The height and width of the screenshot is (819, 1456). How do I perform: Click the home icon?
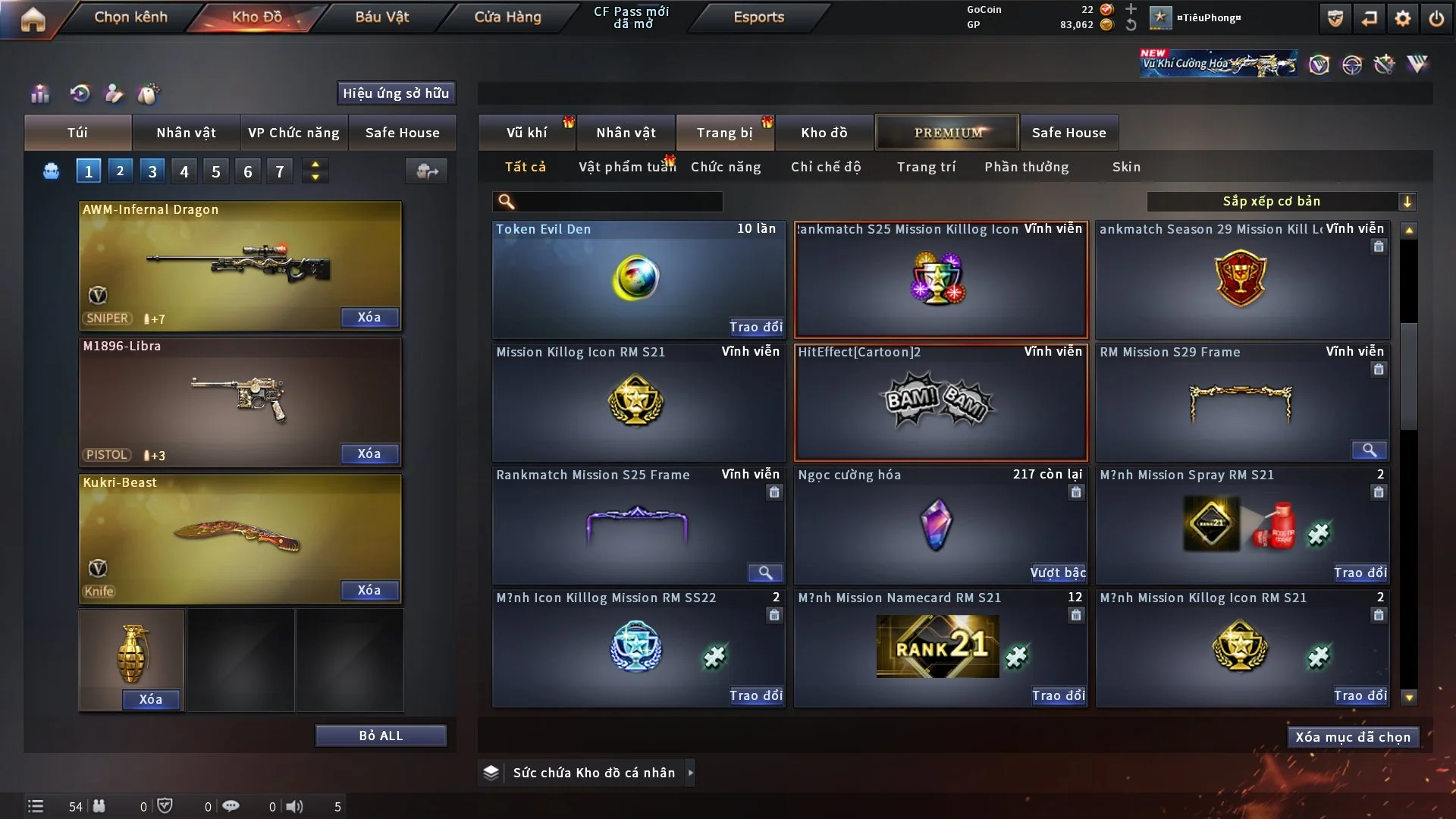coord(33,19)
